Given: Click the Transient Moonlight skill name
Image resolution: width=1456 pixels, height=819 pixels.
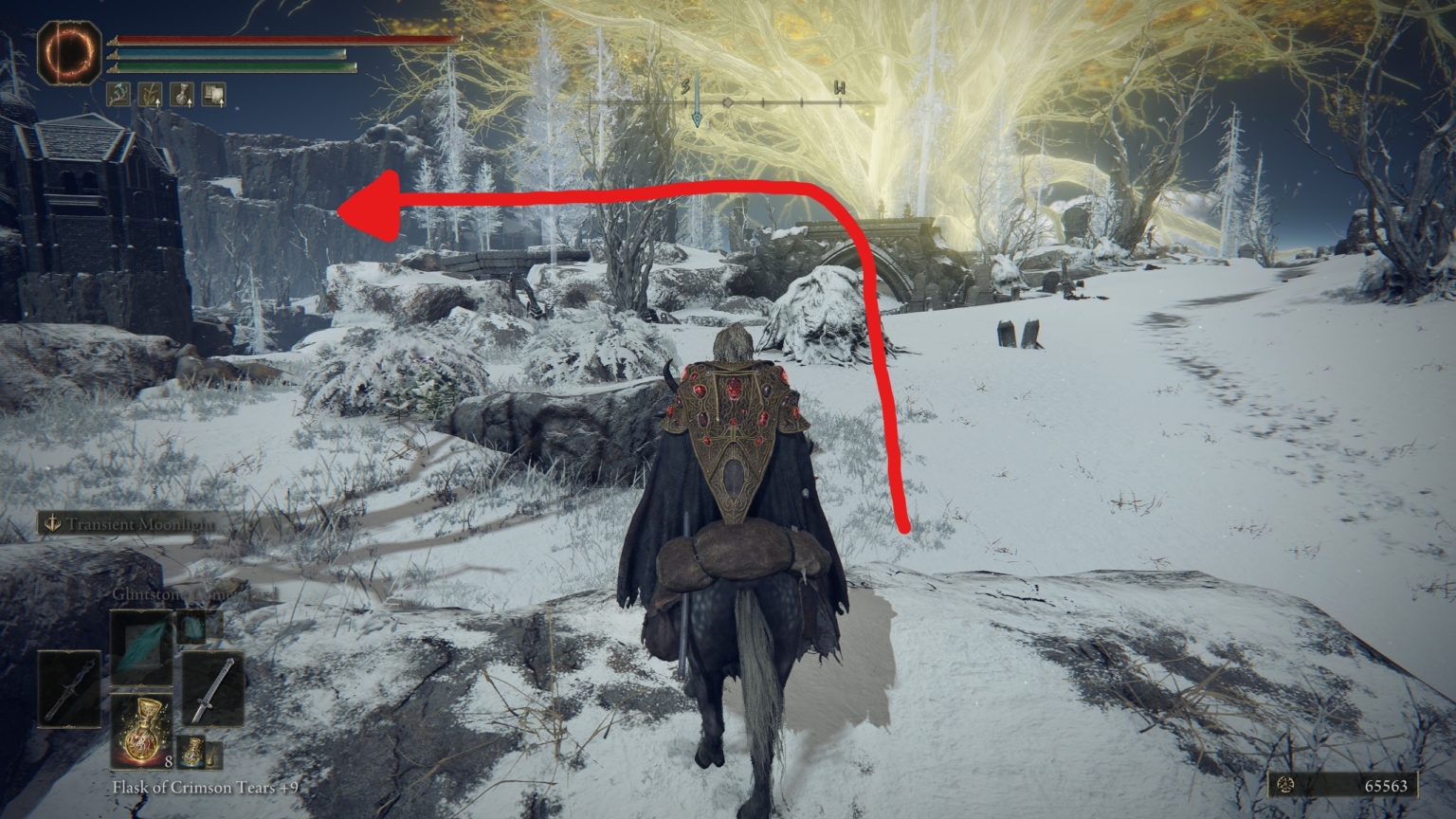Looking at the screenshot, I should point(140,521).
